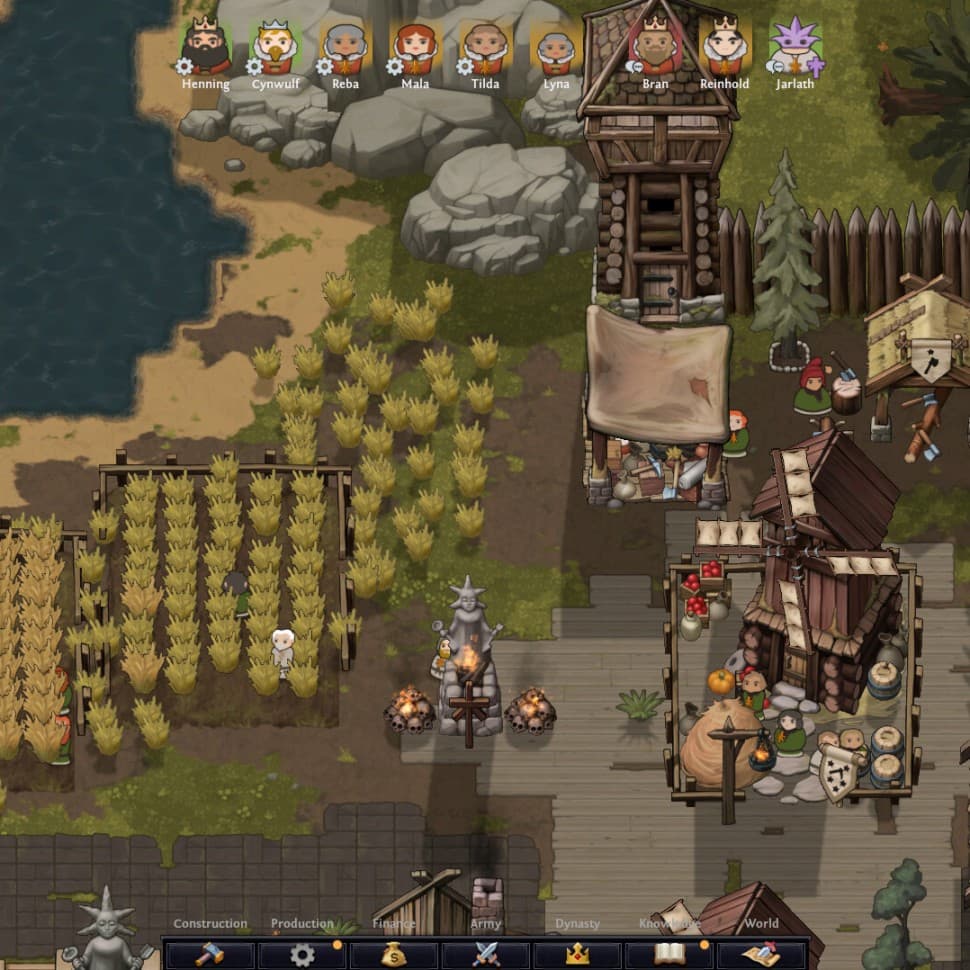Open the Knowledge book menu
Viewport: 970px width, 970px height.
click(x=670, y=954)
